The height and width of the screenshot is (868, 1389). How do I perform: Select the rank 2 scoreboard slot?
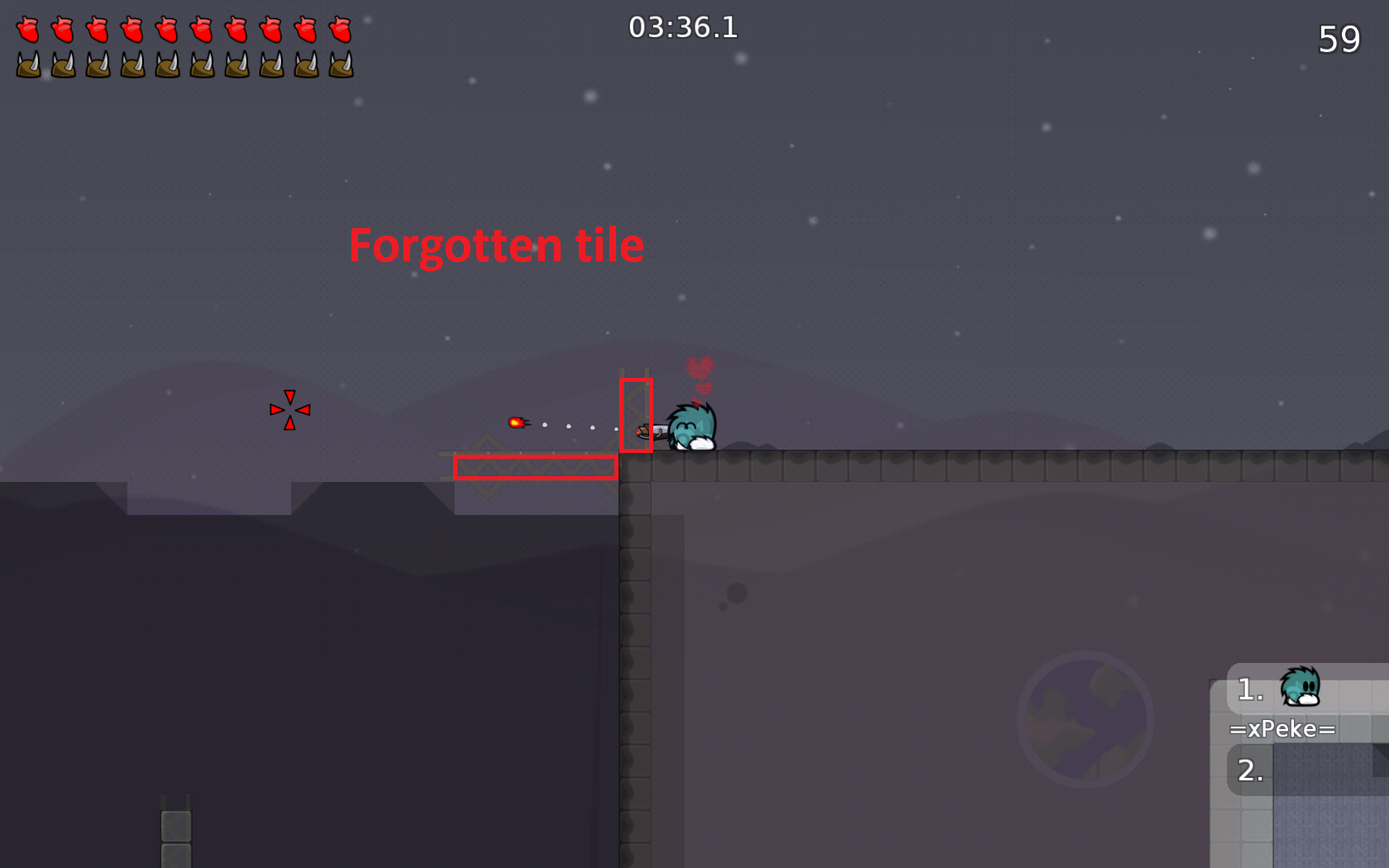(x=1248, y=771)
